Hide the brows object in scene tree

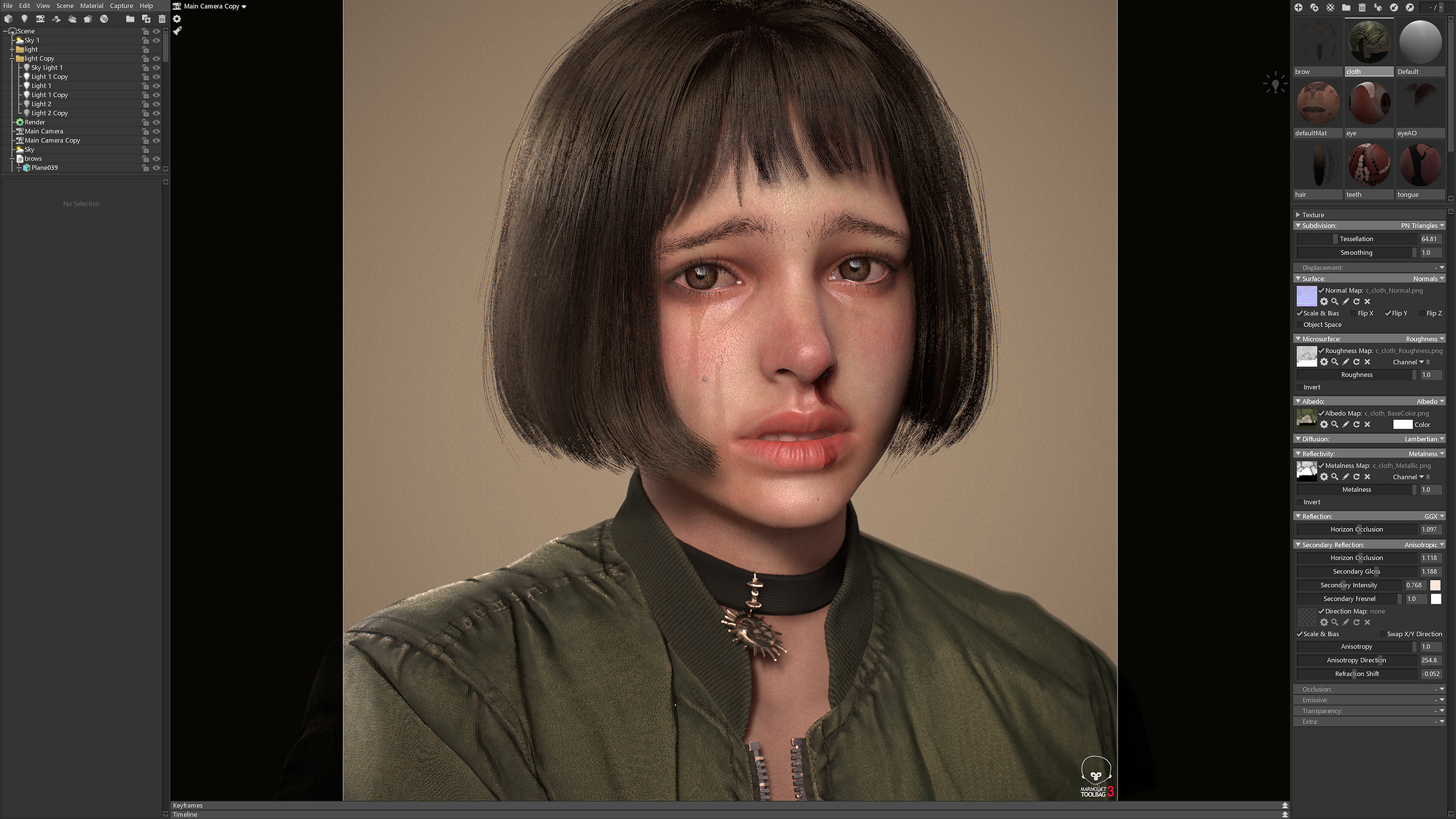click(156, 158)
